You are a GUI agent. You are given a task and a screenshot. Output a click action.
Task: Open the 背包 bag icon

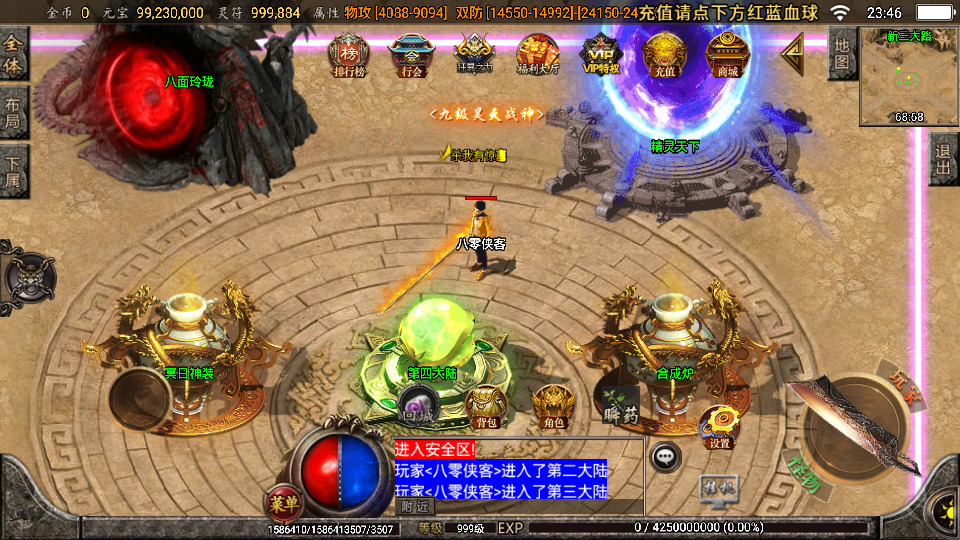[x=486, y=405]
